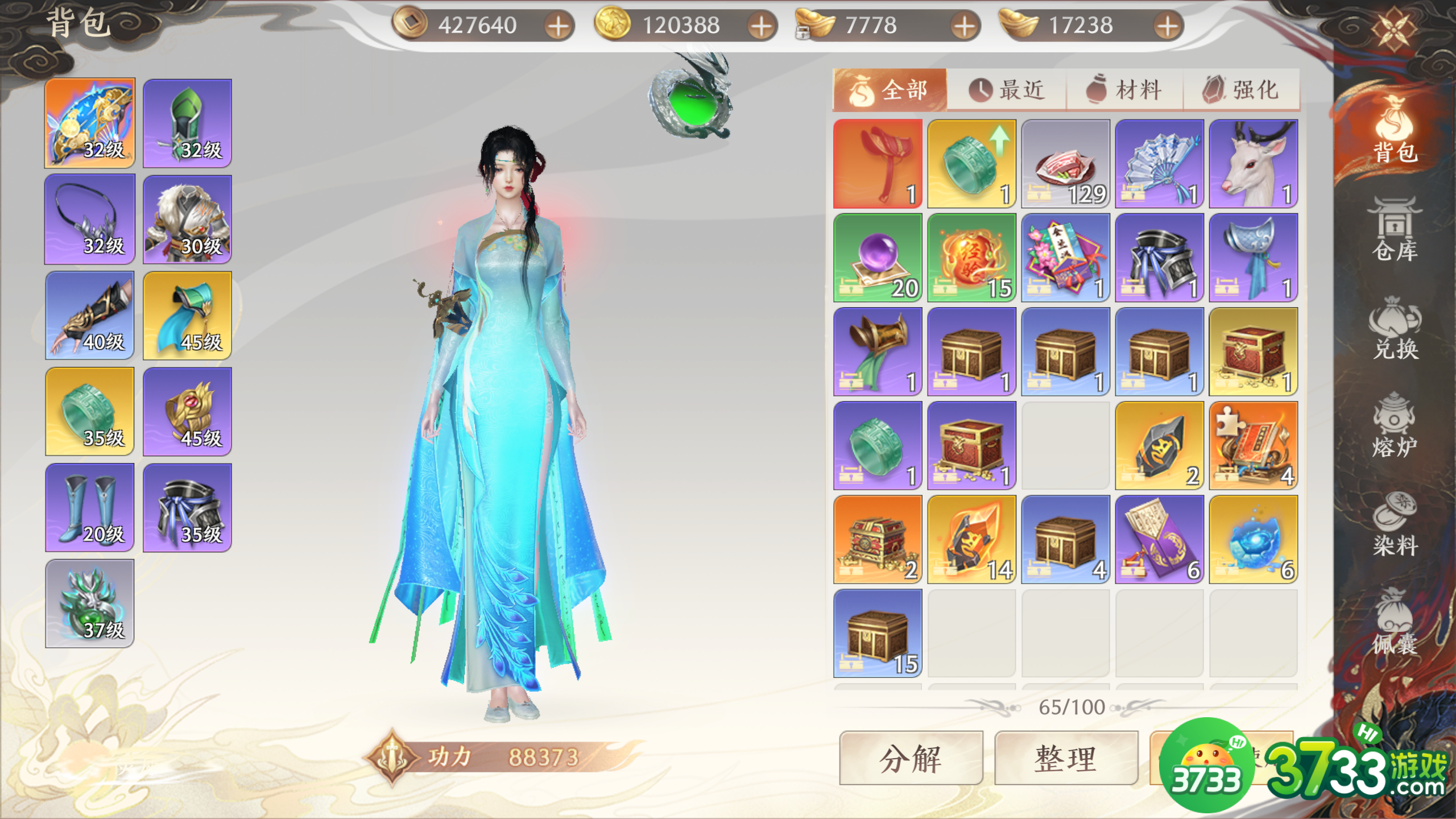This screenshot has width=1456, height=819.
Task: Select the equipped level 32 fan weapon
Action: pos(90,123)
